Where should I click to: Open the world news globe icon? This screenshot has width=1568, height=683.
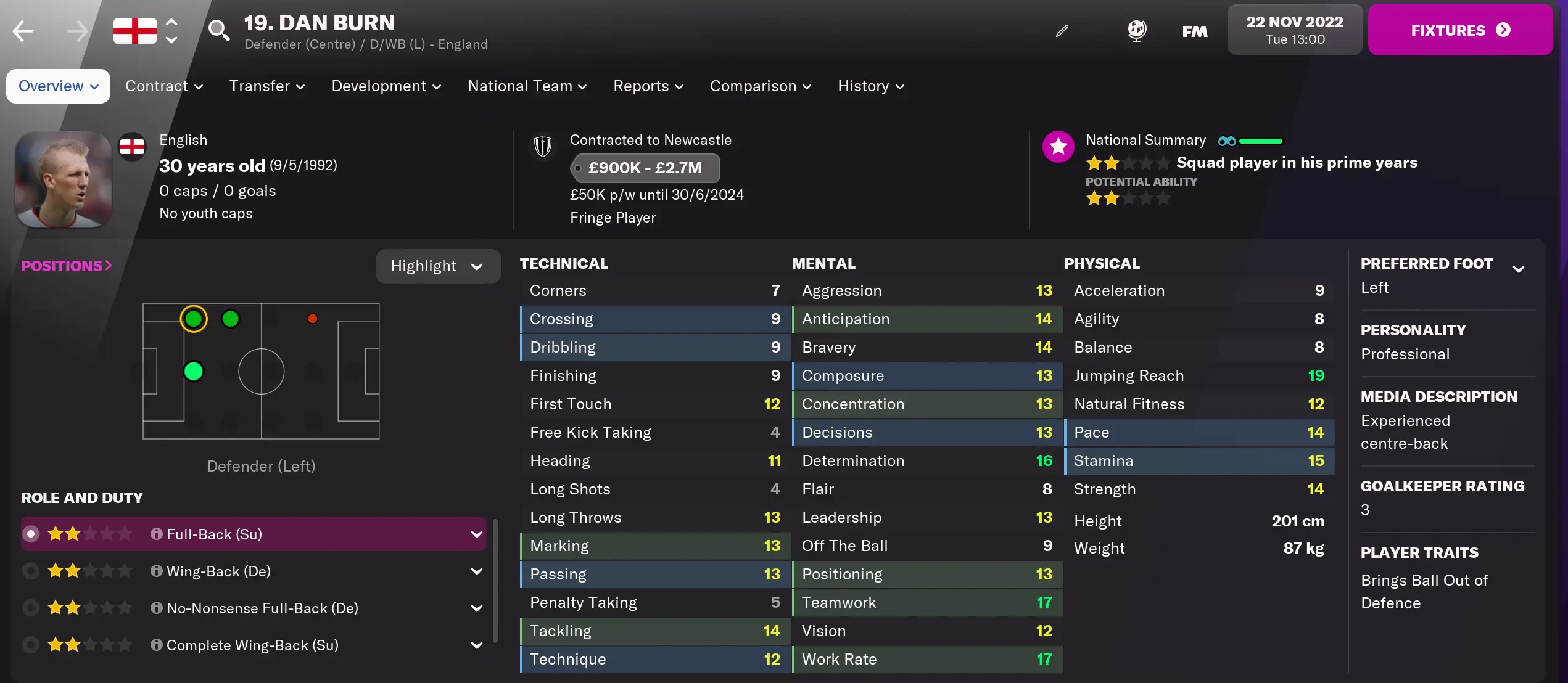click(1137, 30)
